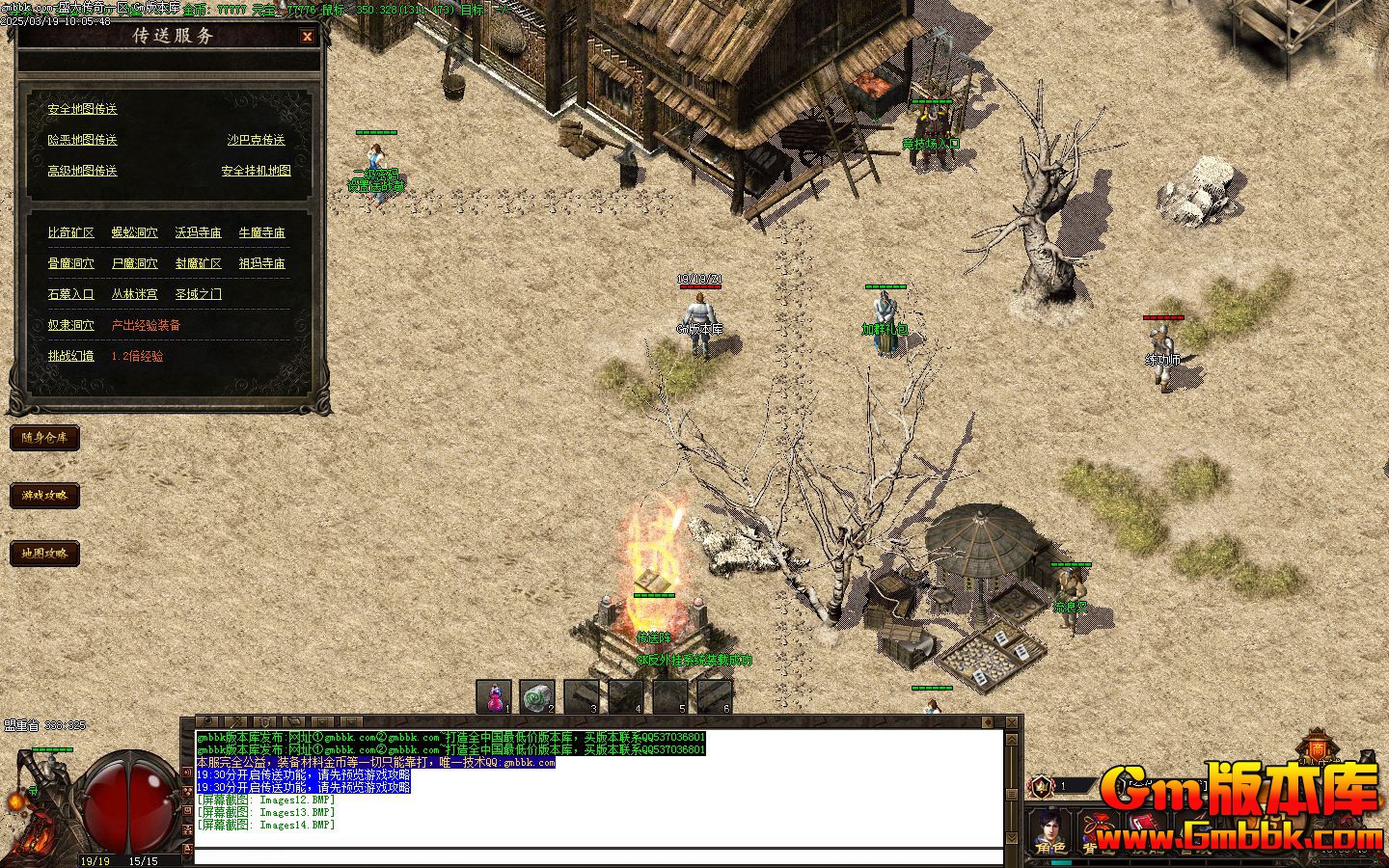Select 险恶地图传送 teleport option
Screen dimensions: 1389x868
pos(82,140)
